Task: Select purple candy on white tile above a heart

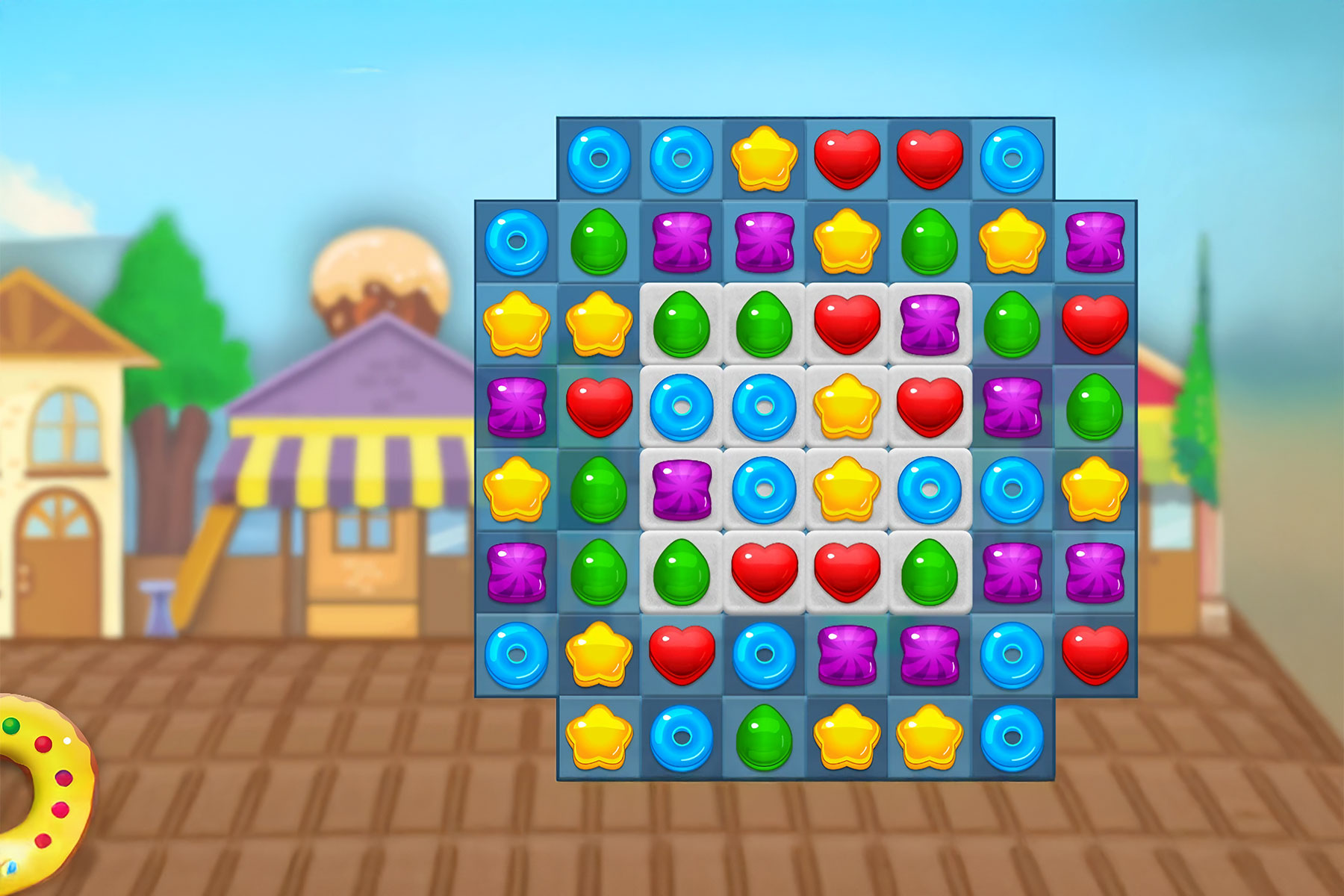Action: [x=930, y=325]
